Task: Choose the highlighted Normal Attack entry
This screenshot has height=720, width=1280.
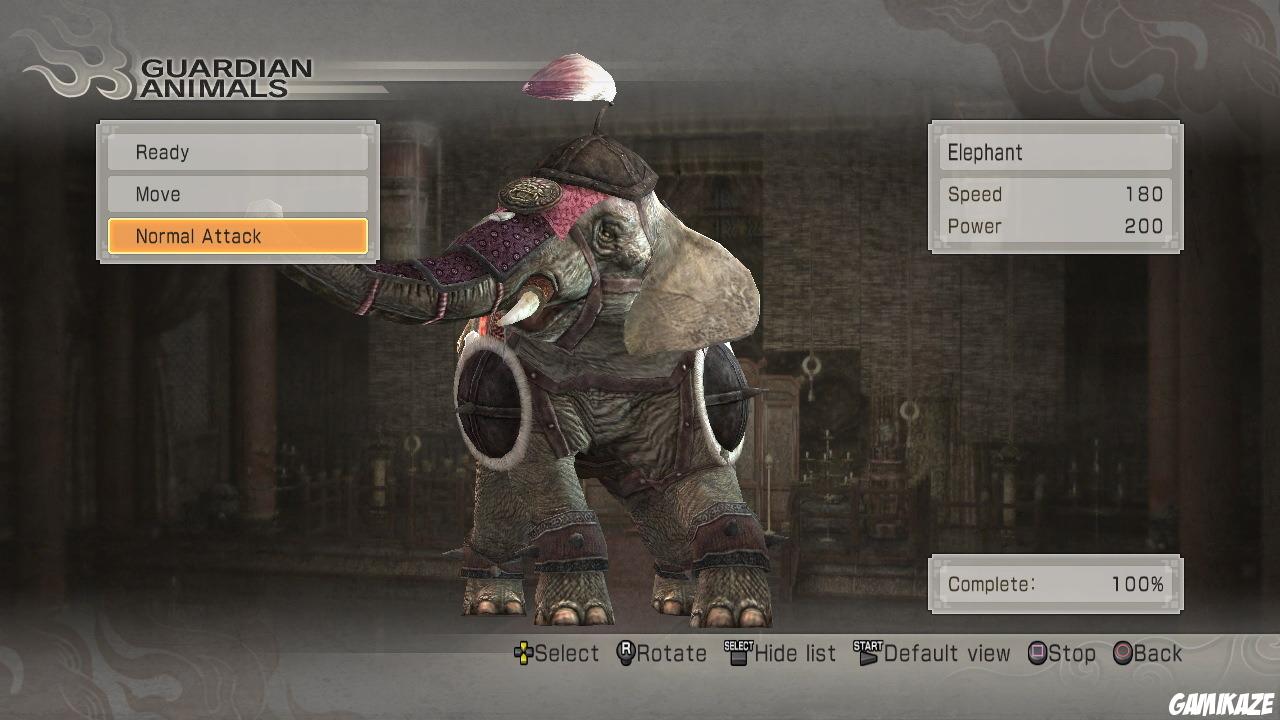Action: point(237,236)
